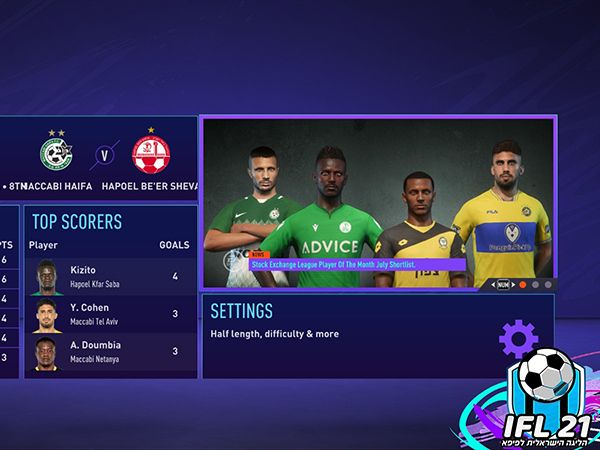Image resolution: width=600 pixels, height=450 pixels.
Task: Pick A. Doumbia's top scorer row
Action: (x=110, y=352)
